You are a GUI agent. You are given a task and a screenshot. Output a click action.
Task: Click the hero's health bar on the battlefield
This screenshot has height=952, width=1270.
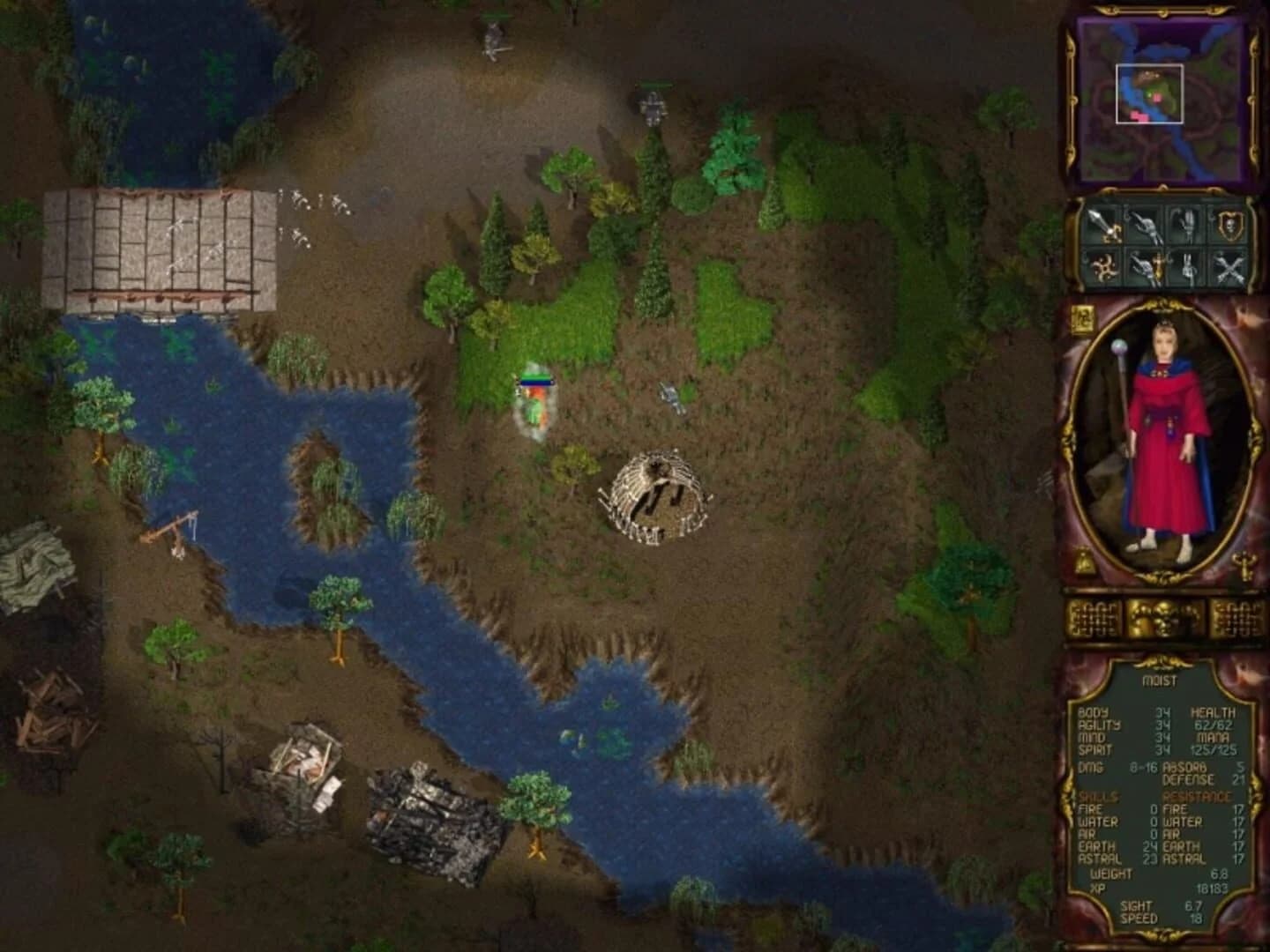[536, 379]
